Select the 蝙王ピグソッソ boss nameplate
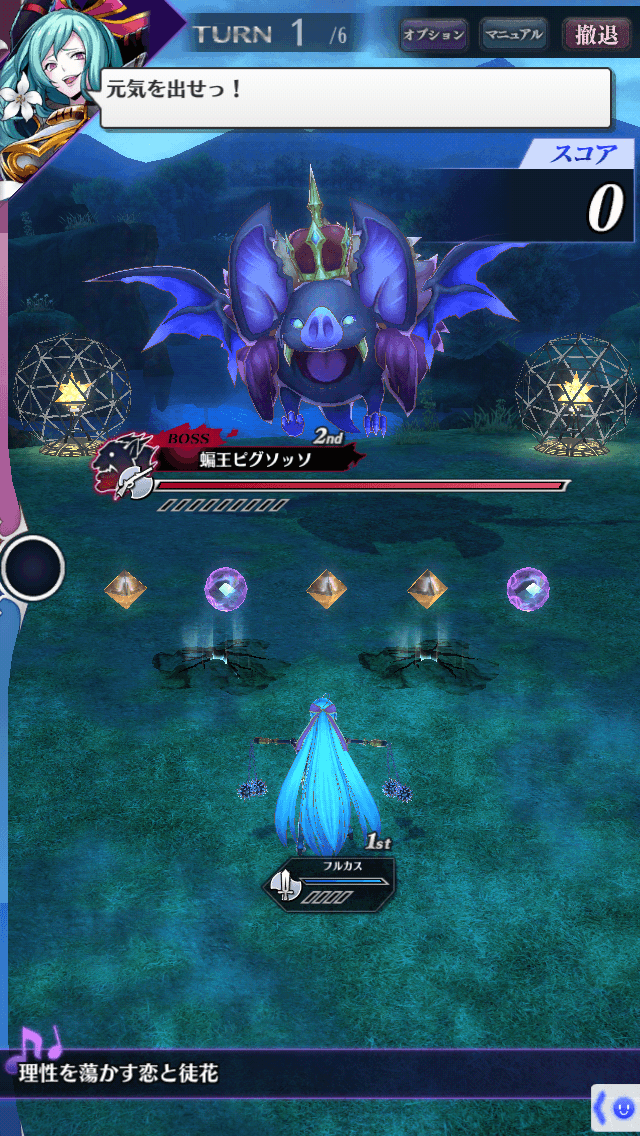Image resolution: width=640 pixels, height=1136 pixels. (x=255, y=460)
